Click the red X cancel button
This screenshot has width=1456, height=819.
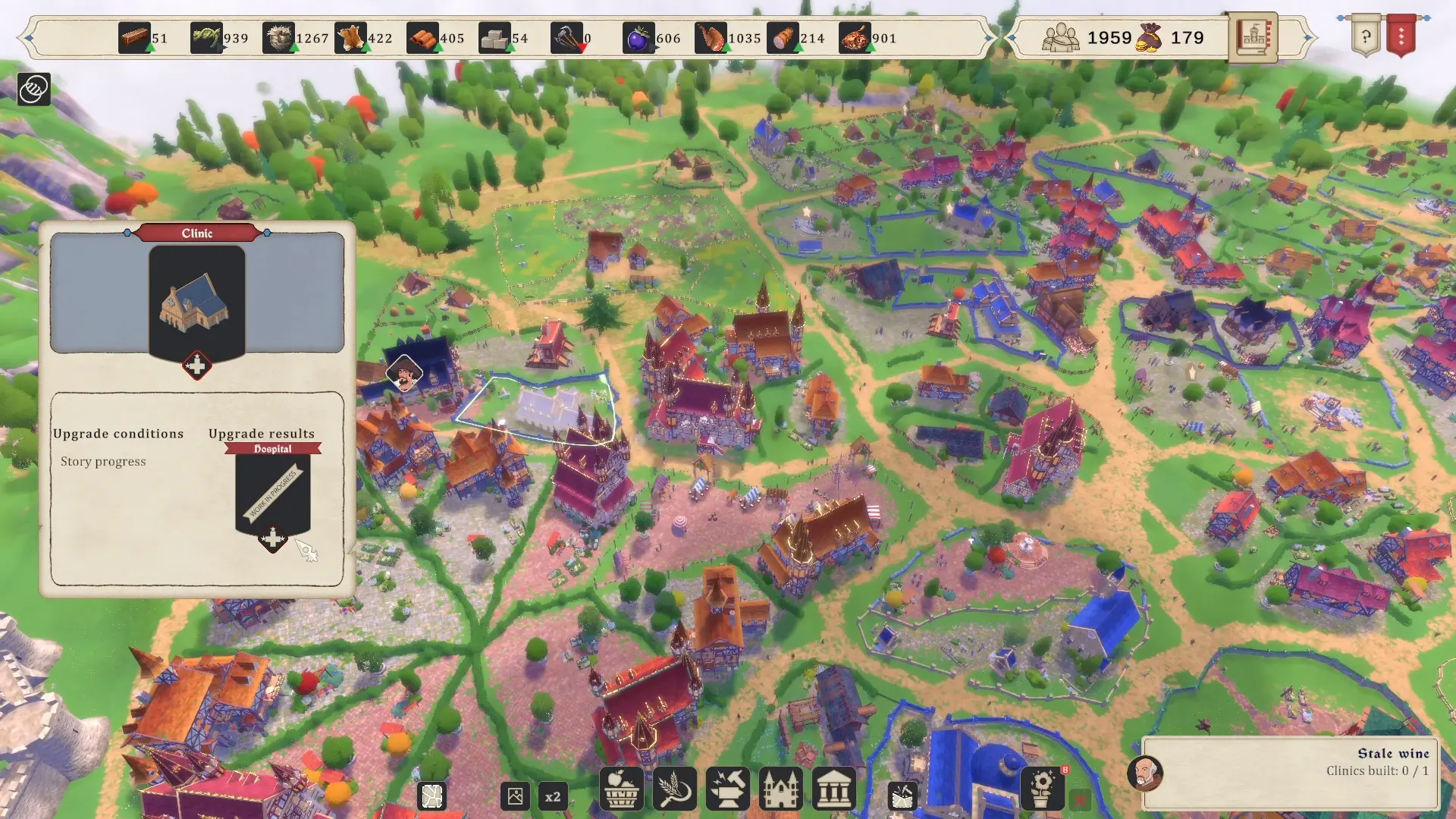(1081, 799)
